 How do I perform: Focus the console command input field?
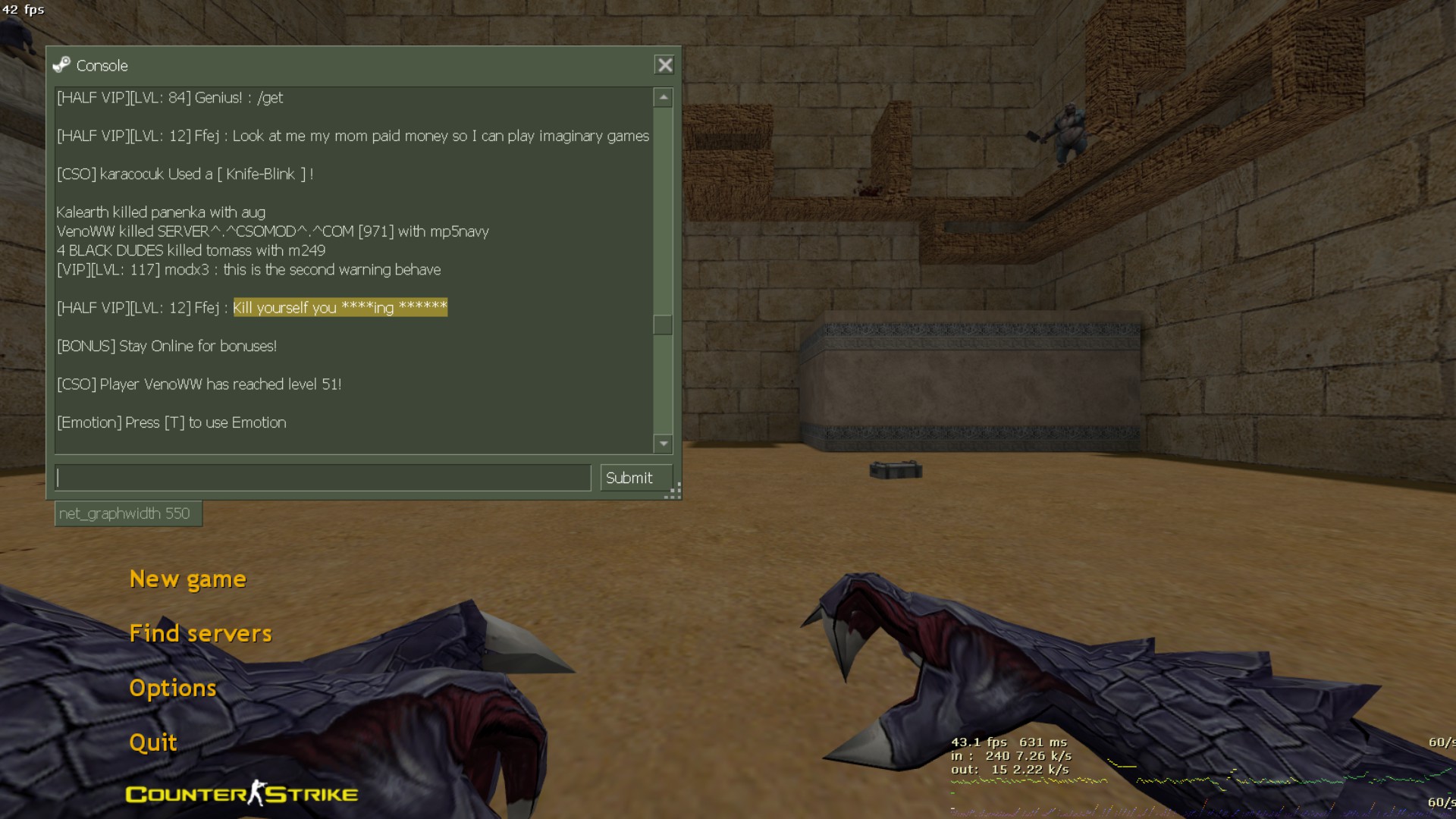(x=323, y=478)
